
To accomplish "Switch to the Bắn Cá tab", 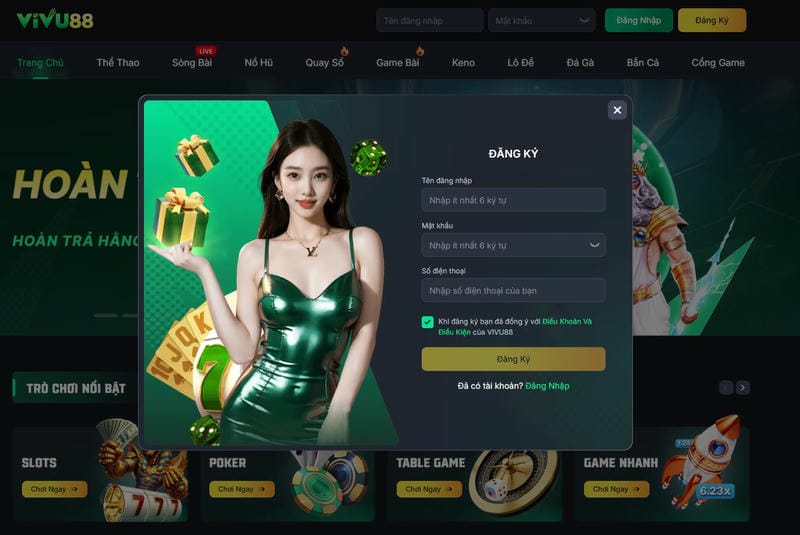I will tap(643, 63).
